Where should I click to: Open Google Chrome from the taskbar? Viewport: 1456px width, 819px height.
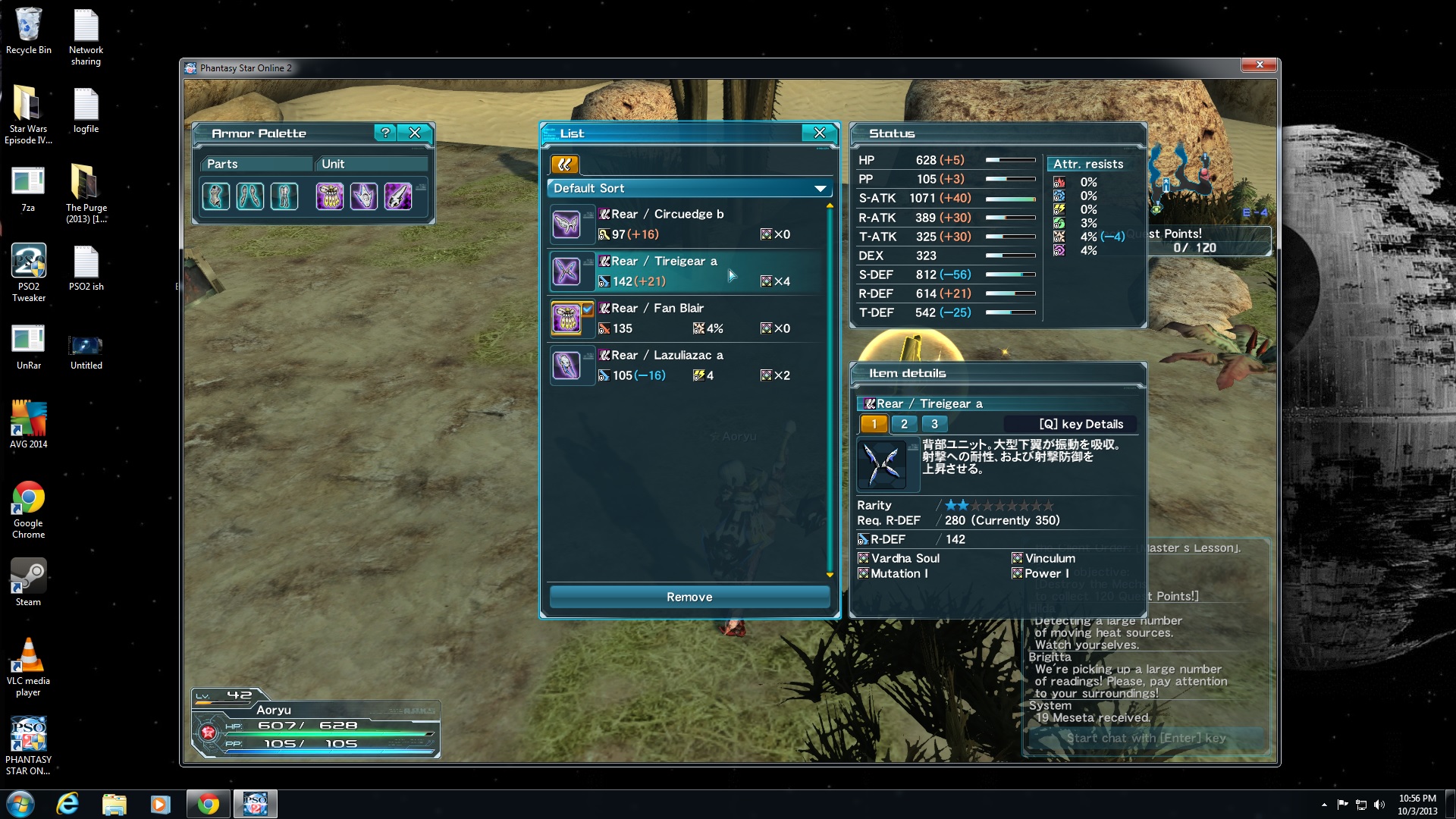click(x=208, y=804)
